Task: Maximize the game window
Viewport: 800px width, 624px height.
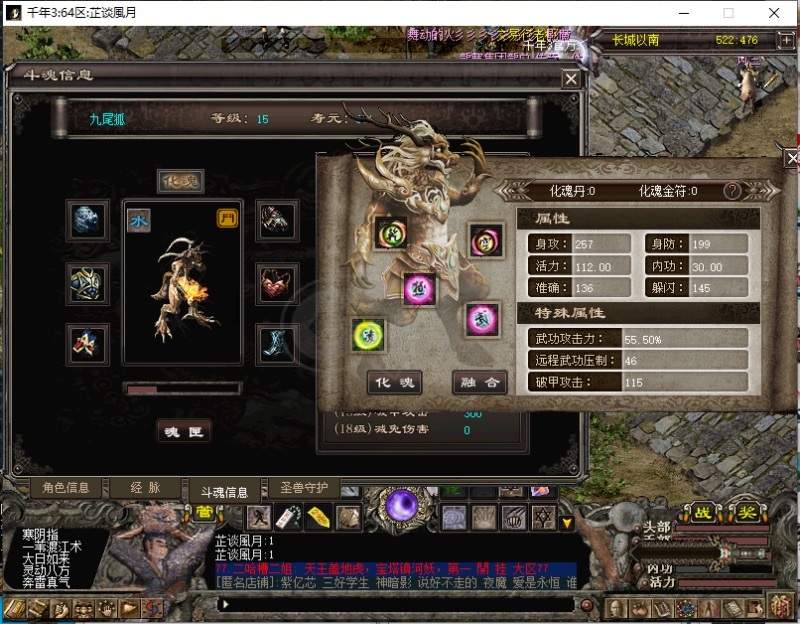Action: coord(728,13)
